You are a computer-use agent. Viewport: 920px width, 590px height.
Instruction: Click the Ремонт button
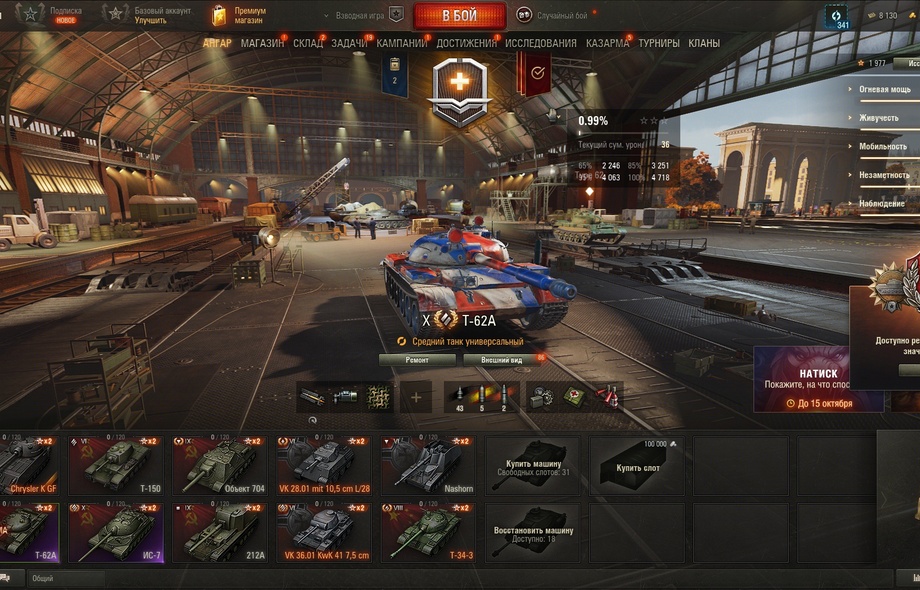[x=417, y=359]
